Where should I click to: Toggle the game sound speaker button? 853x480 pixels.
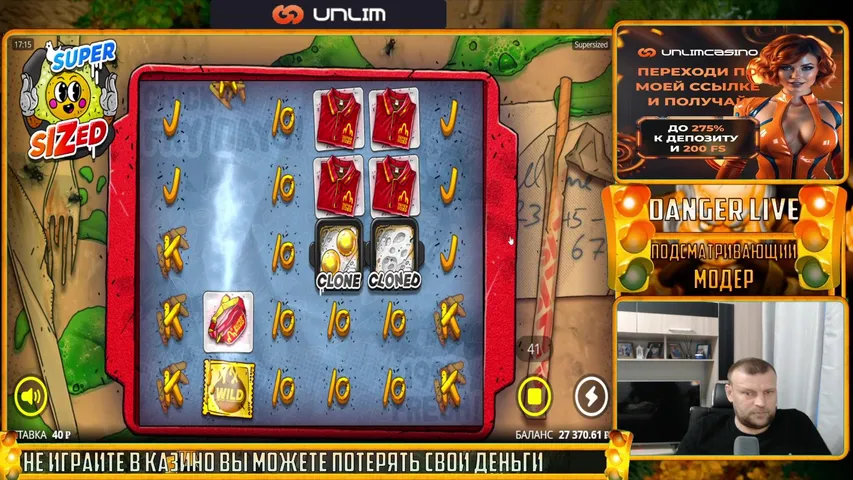[x=30, y=397]
